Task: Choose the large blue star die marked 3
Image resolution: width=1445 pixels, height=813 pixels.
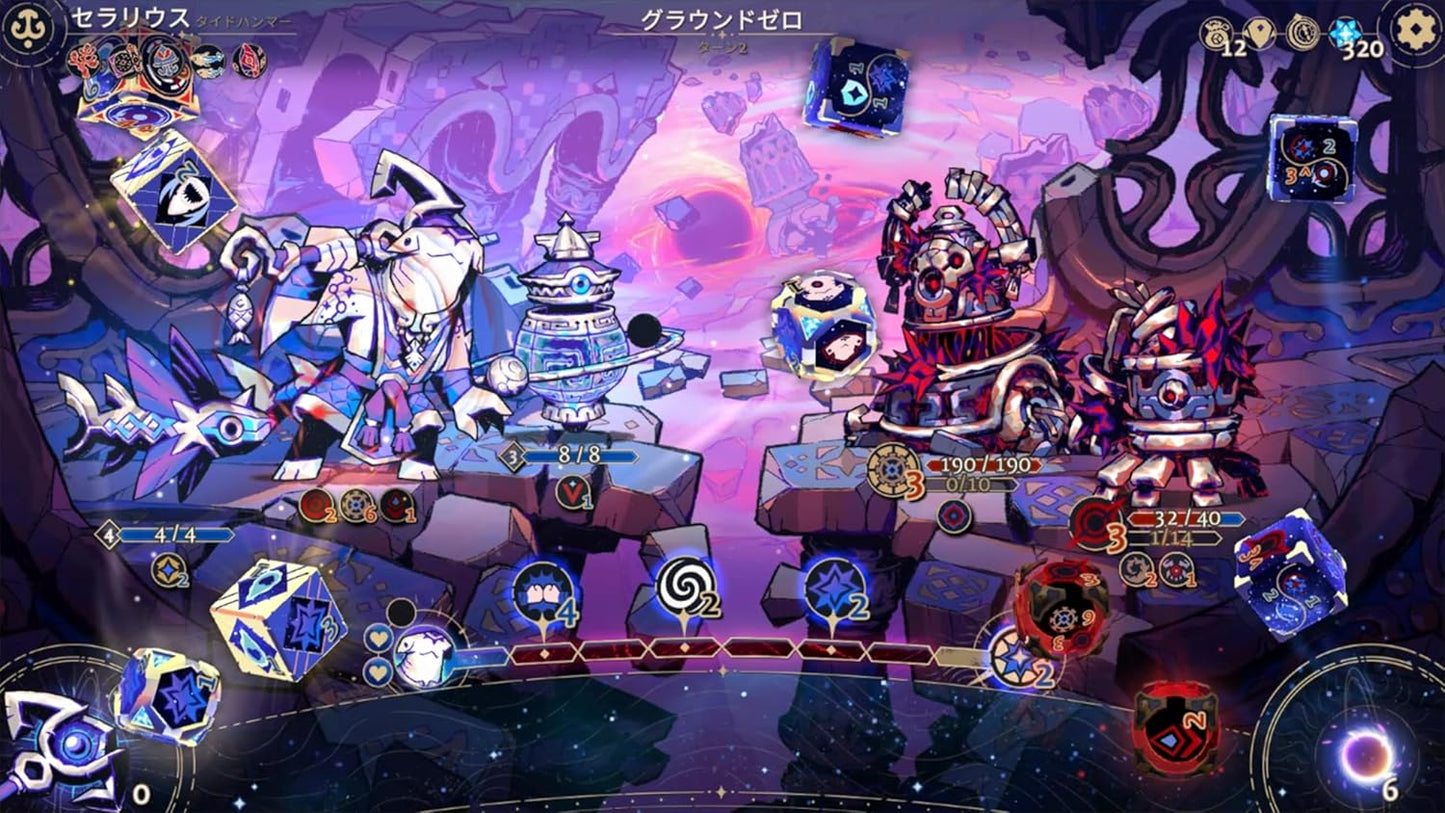Action: tap(280, 619)
